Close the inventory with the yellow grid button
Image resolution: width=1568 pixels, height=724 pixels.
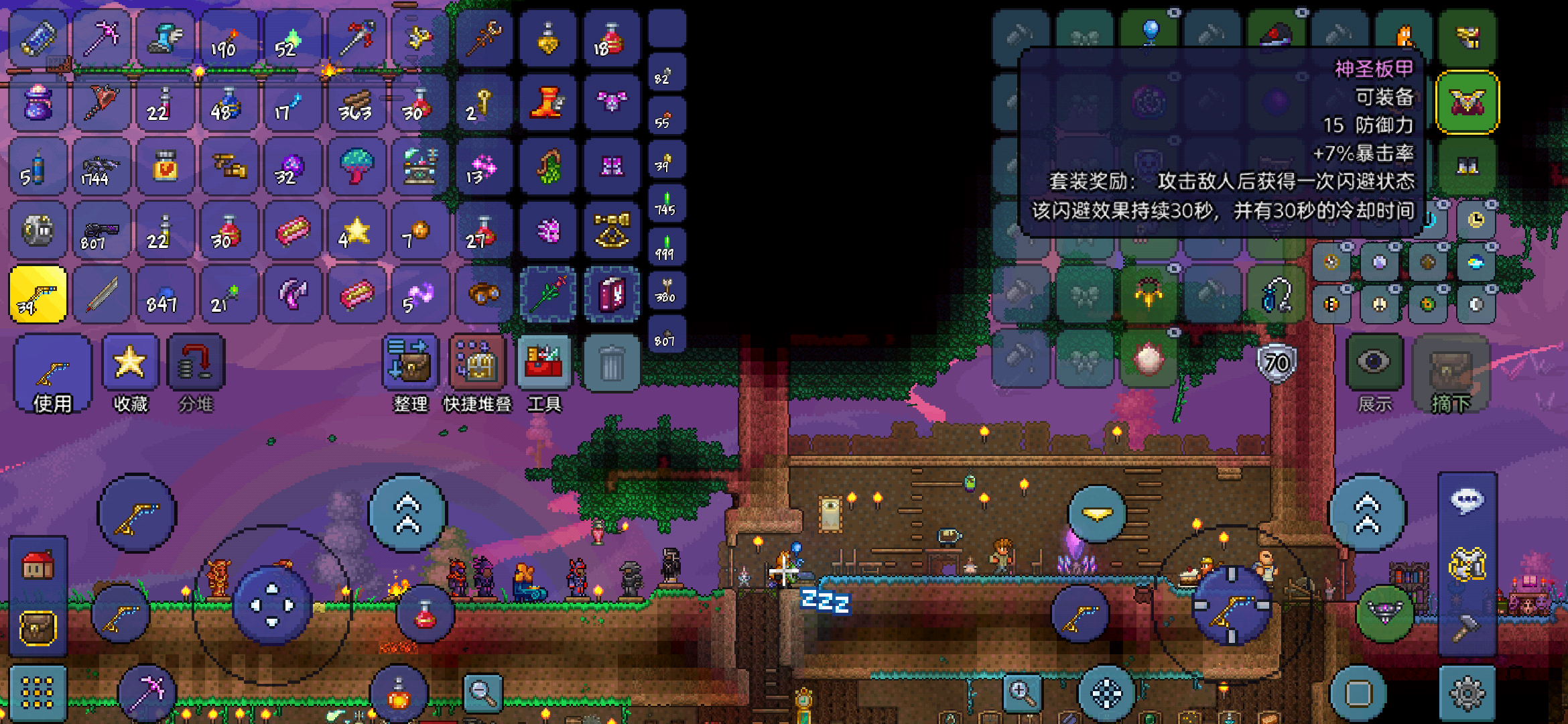click(38, 692)
